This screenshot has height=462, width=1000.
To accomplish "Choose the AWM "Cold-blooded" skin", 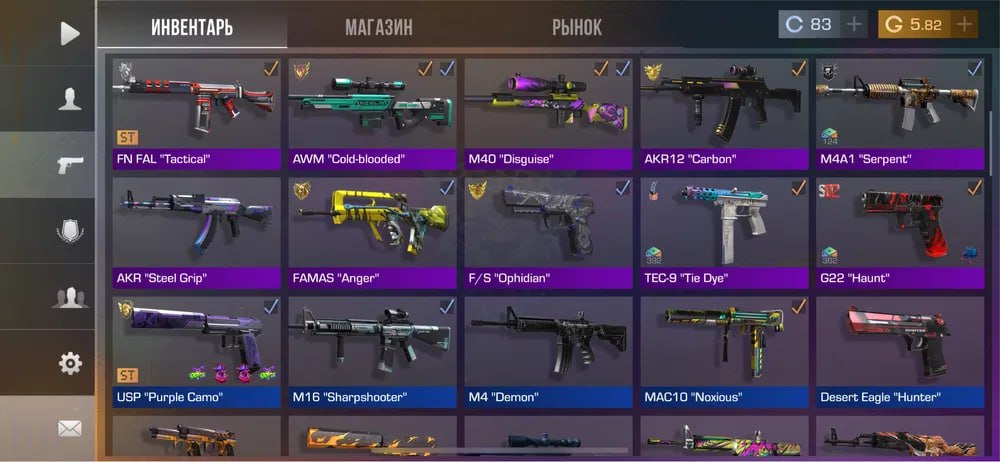I will point(372,112).
